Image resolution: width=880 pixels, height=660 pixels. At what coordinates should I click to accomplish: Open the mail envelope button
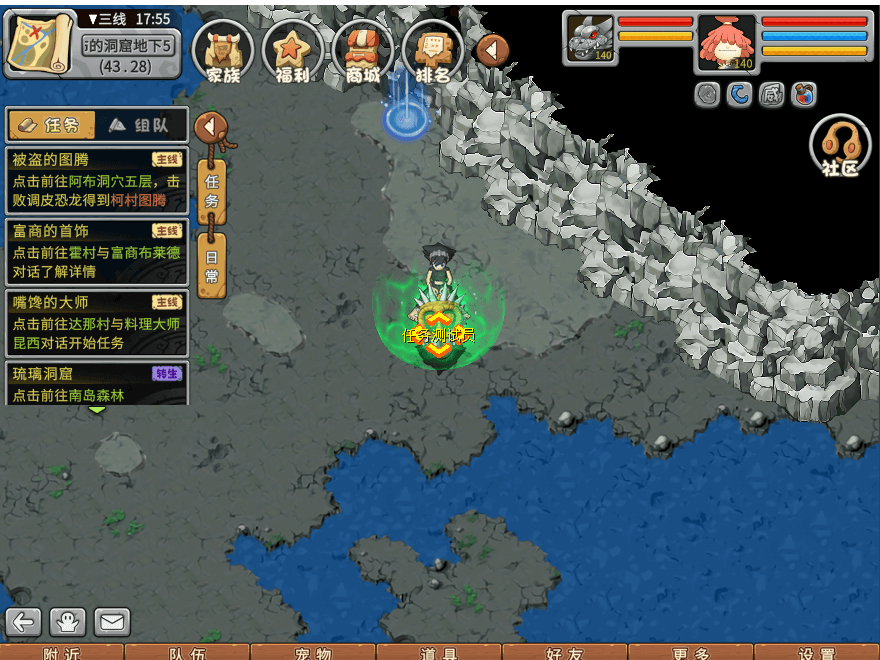112,622
